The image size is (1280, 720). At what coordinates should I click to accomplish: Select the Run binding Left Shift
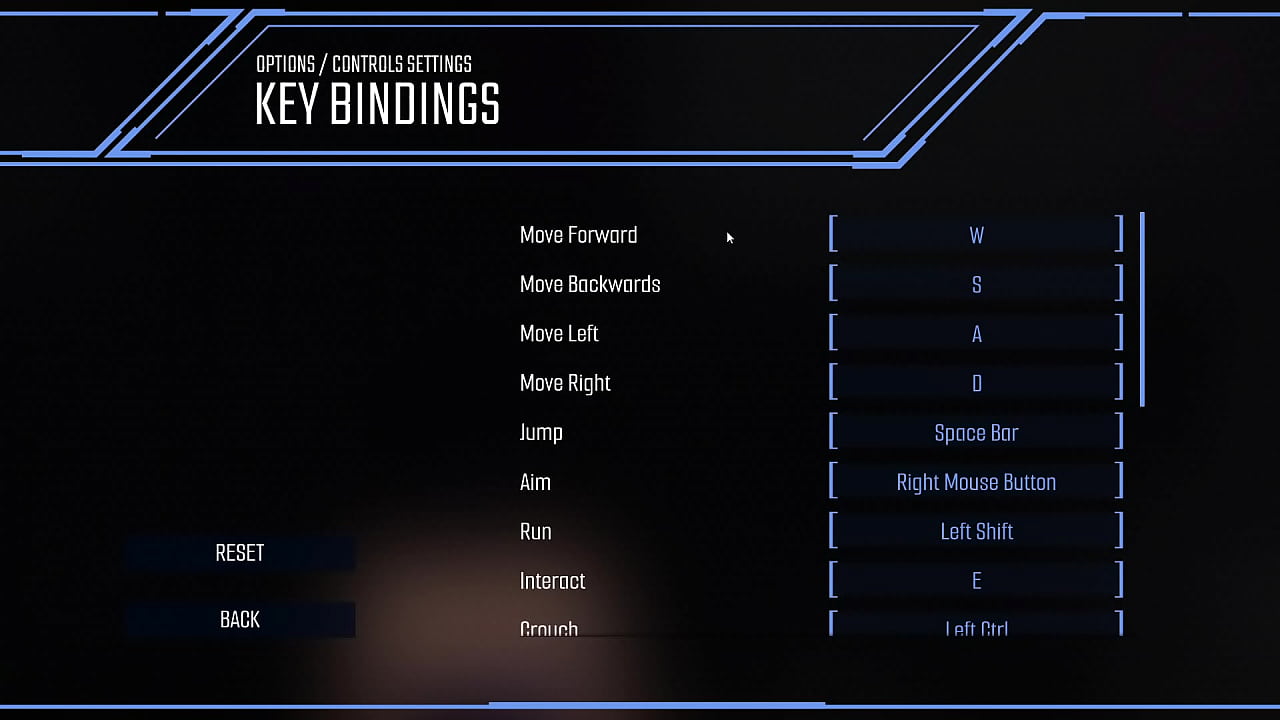(976, 531)
